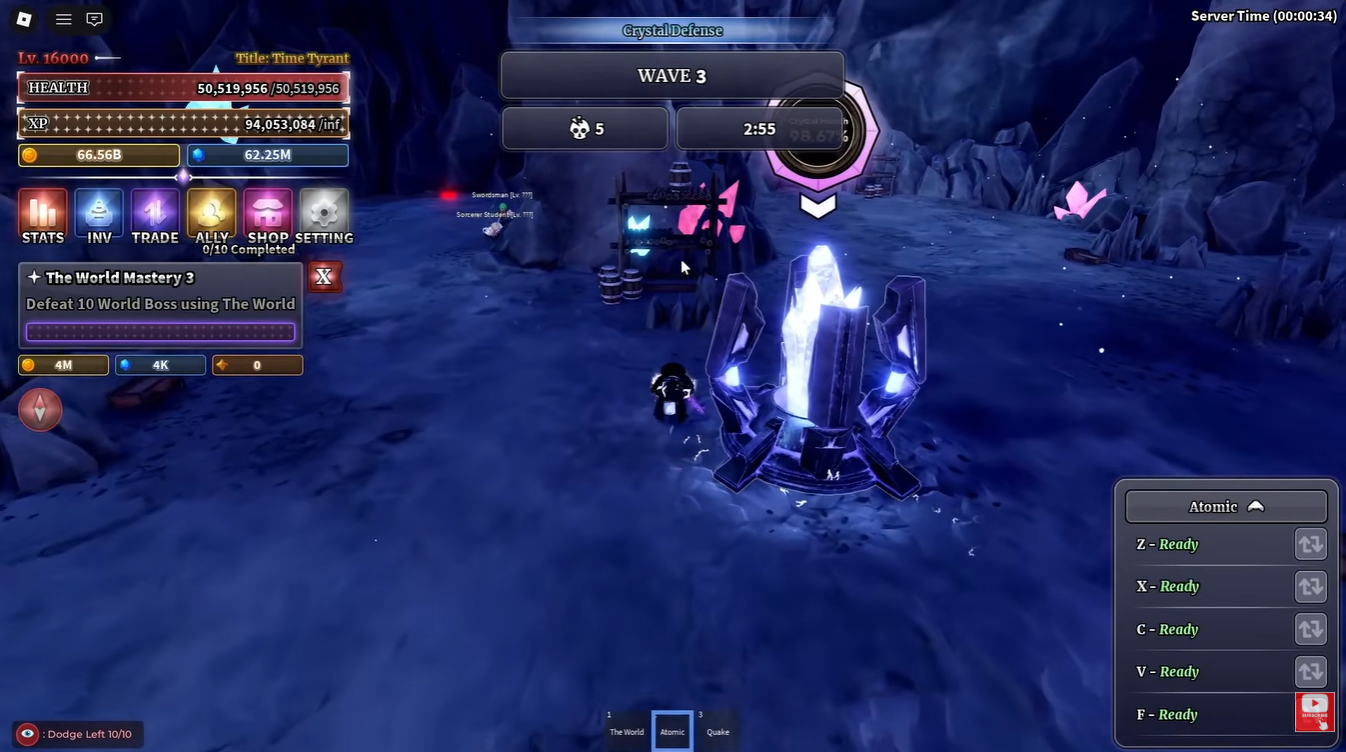Screen dimensions: 1346x752
Task: Switch to The World hotbar slot
Action: click(x=627, y=731)
